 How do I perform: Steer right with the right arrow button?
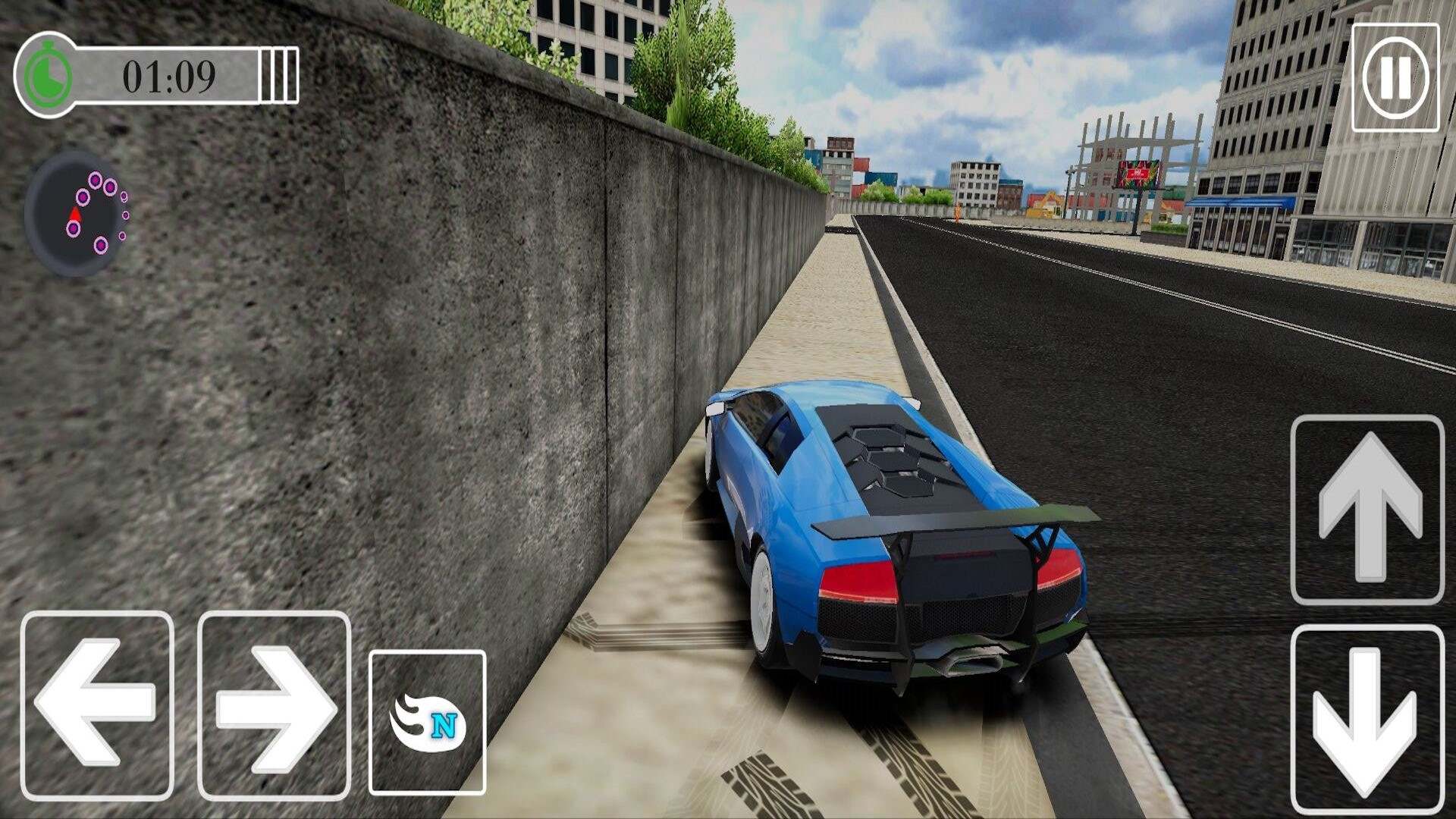click(274, 705)
